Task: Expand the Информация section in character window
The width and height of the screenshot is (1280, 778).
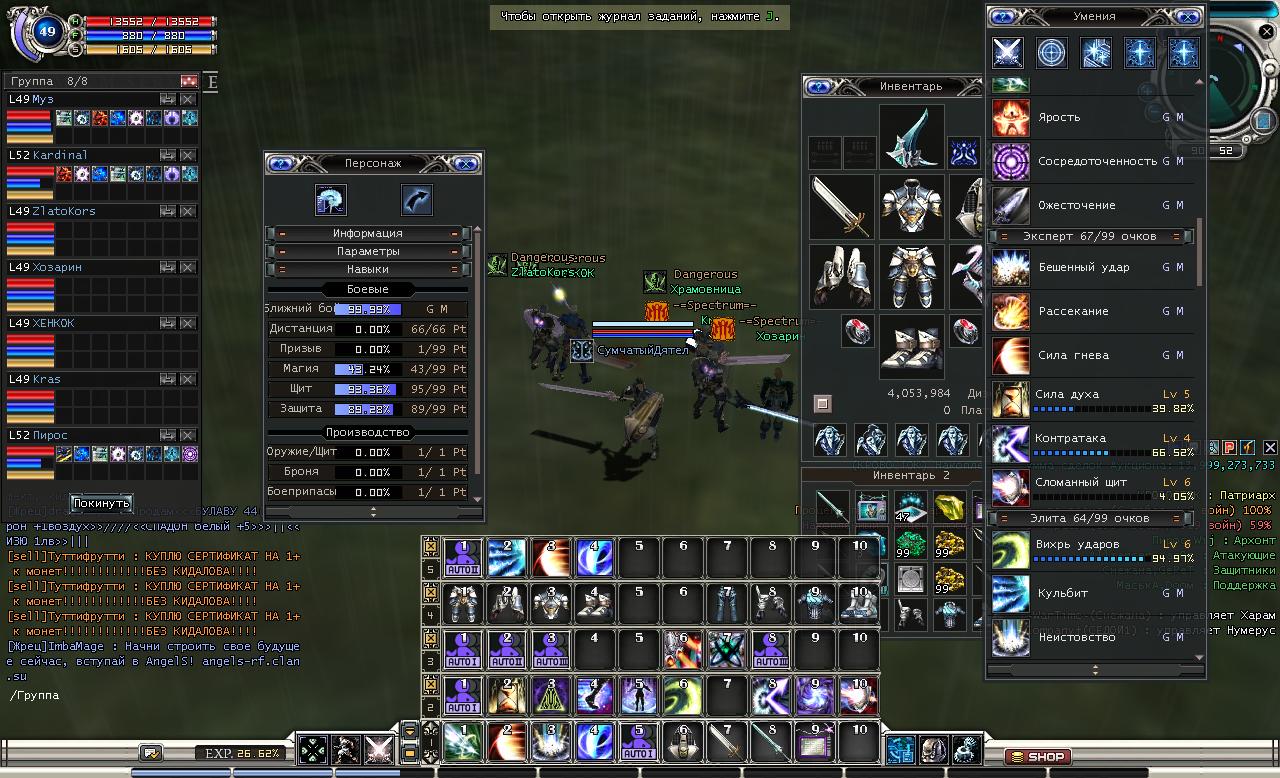Action: 367,233
